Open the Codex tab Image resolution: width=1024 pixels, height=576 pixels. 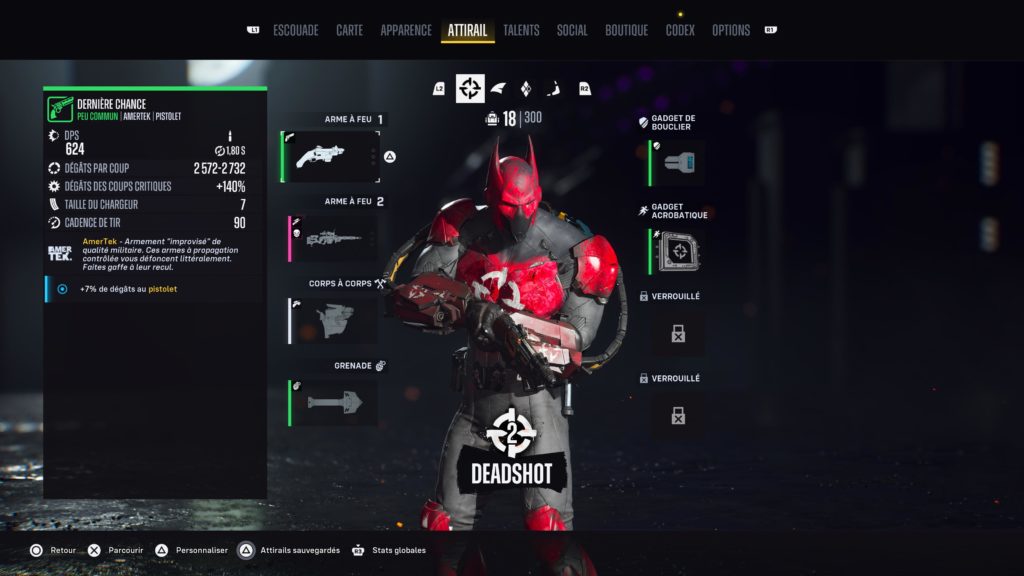[x=680, y=31]
